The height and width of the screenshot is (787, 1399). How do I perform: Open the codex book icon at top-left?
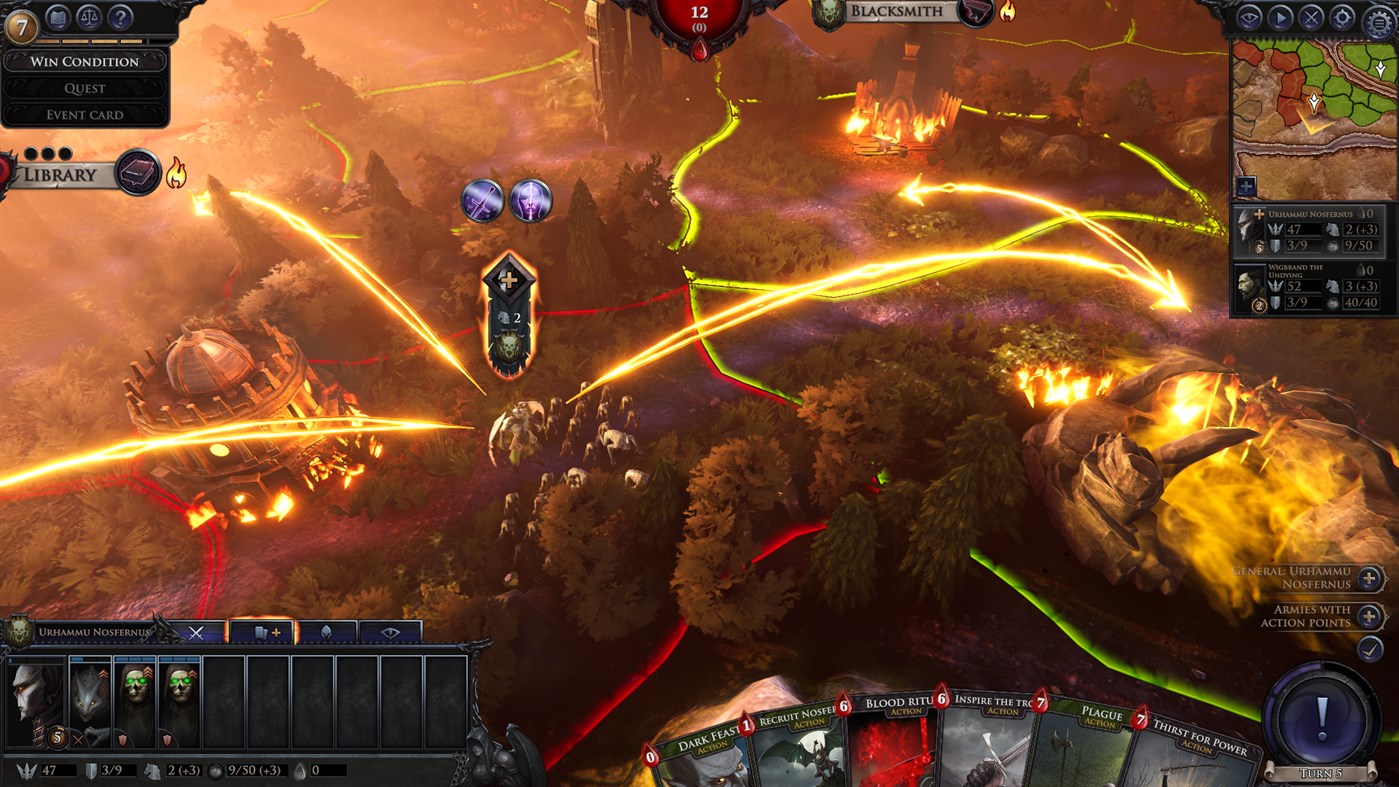click(58, 17)
